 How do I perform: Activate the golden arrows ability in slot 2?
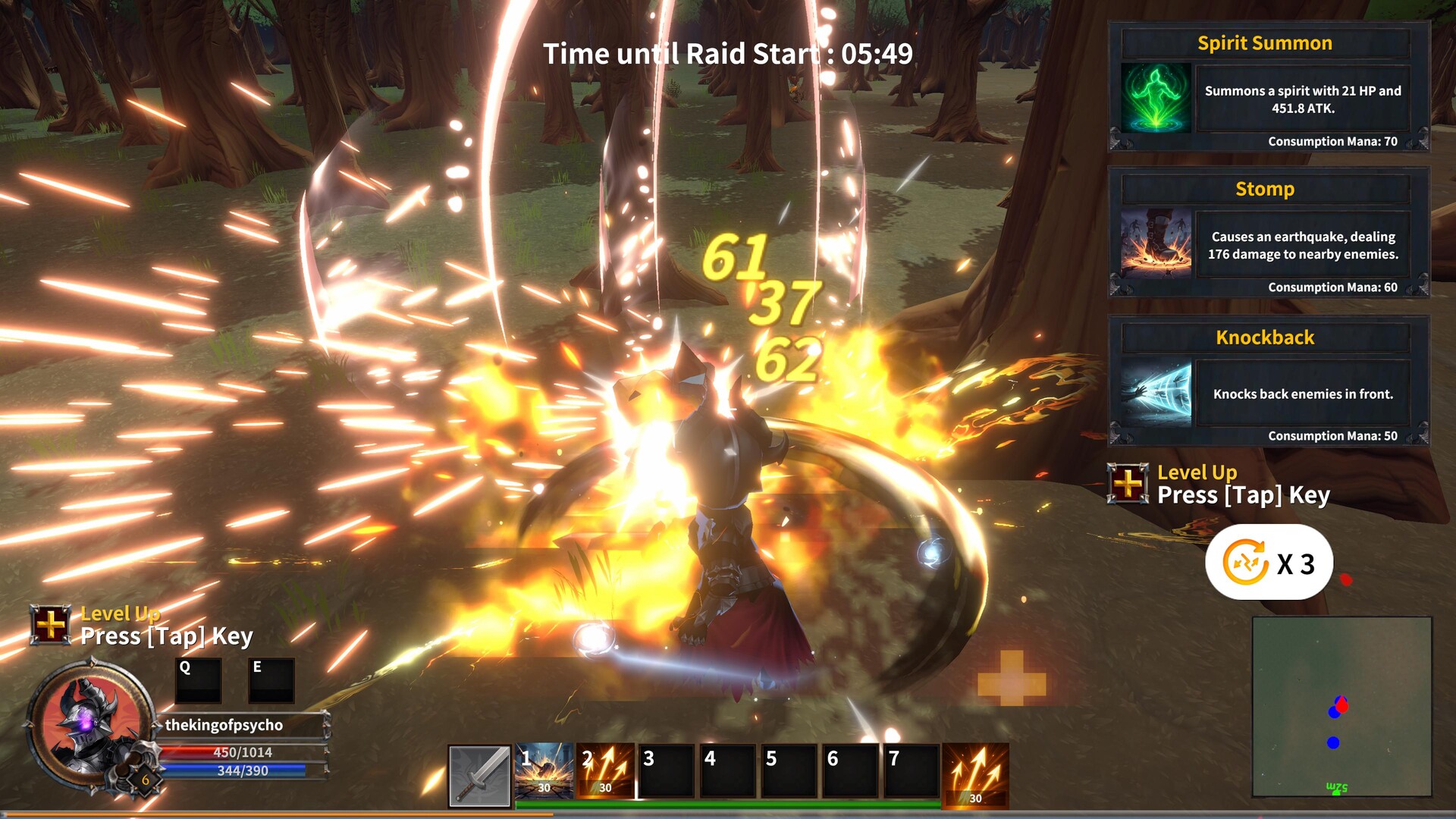click(x=605, y=771)
